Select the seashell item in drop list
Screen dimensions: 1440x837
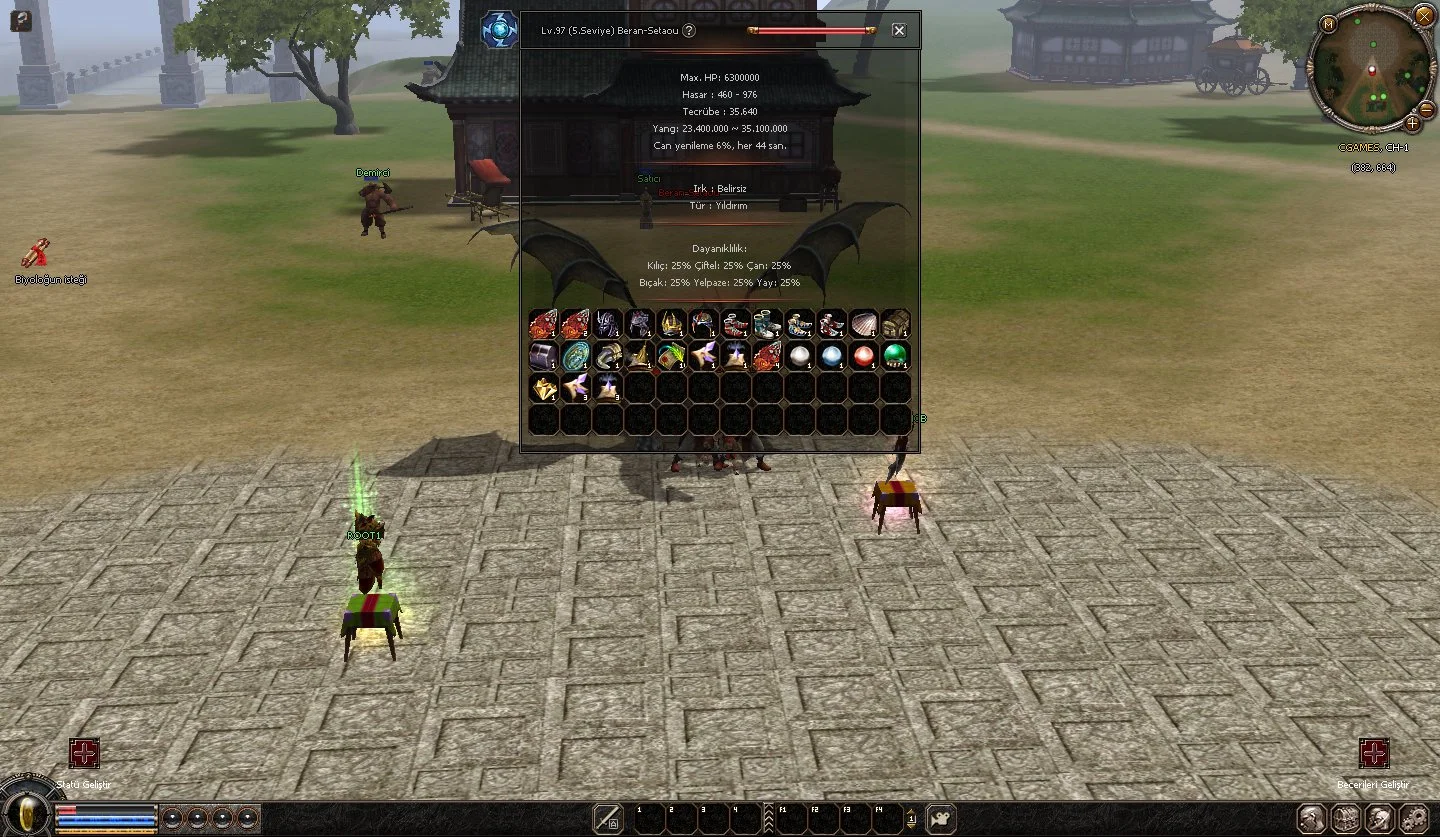864,324
